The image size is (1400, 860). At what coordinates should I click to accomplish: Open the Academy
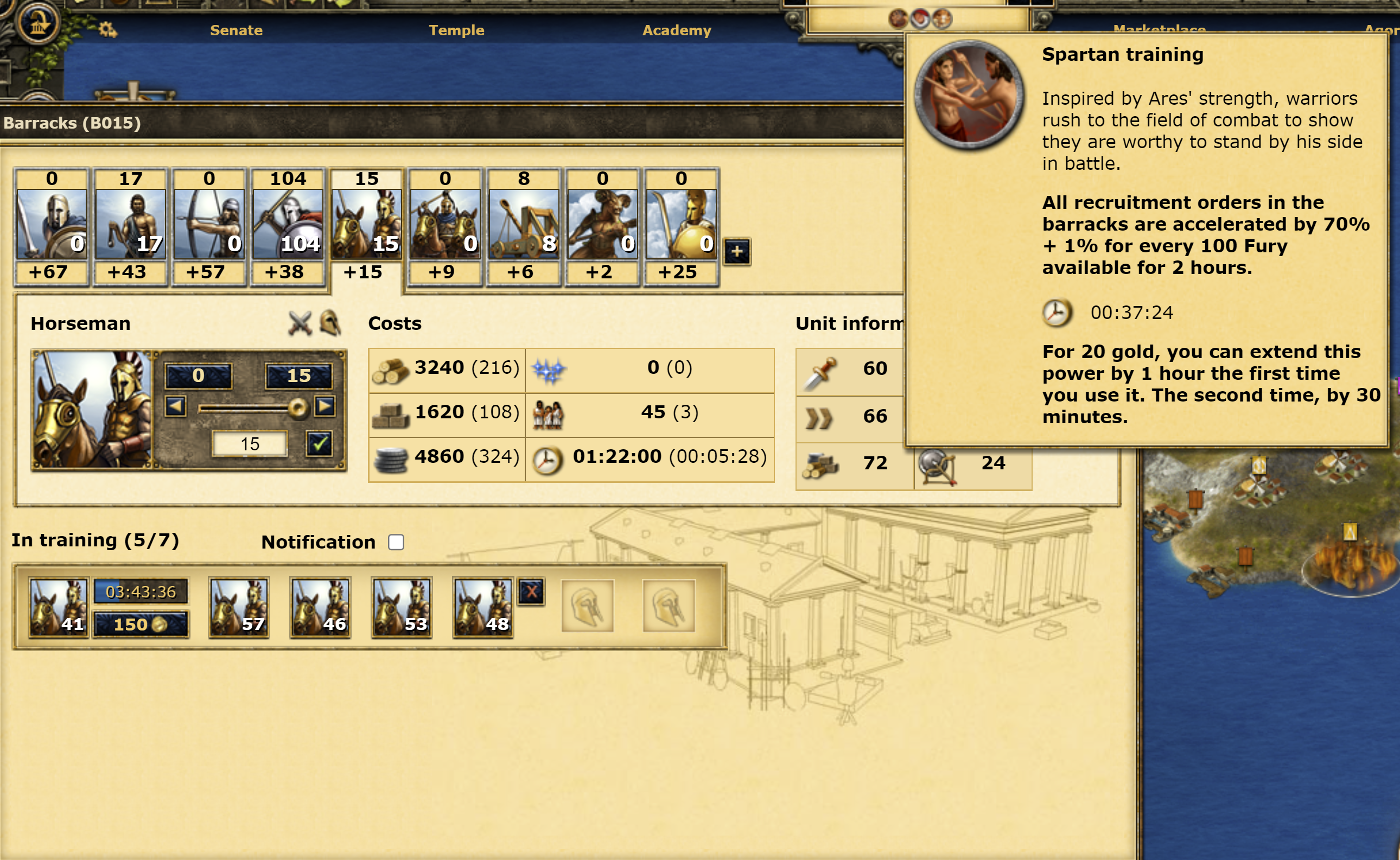click(676, 30)
